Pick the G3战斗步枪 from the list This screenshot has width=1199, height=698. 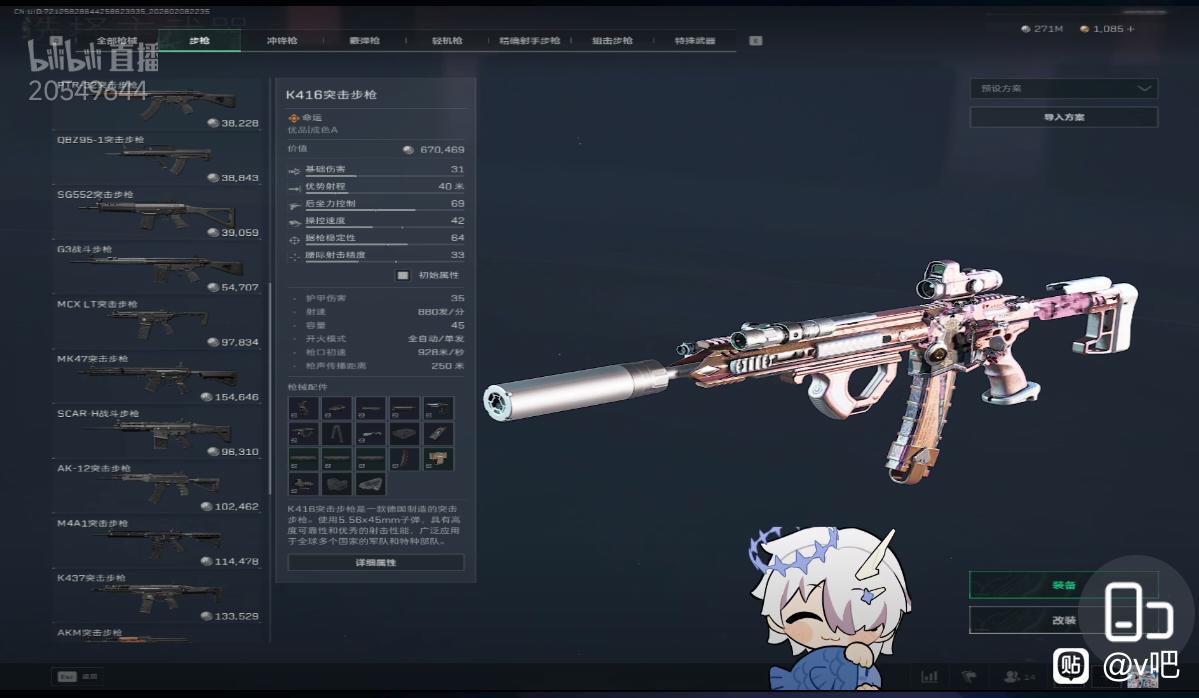tap(158, 268)
